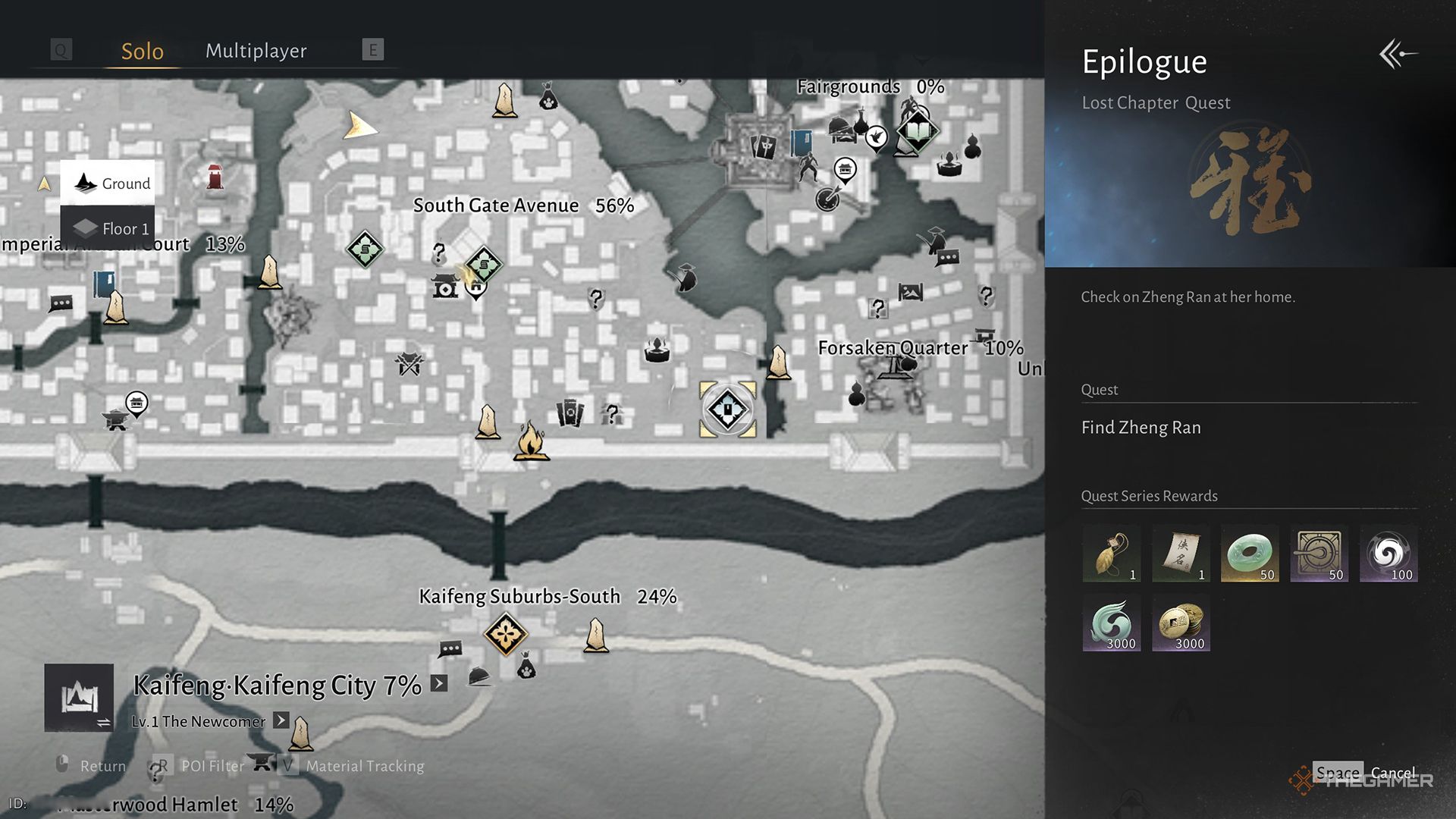Switch map view to Floor 1
This screenshot has height=819, width=1456.
[x=108, y=228]
